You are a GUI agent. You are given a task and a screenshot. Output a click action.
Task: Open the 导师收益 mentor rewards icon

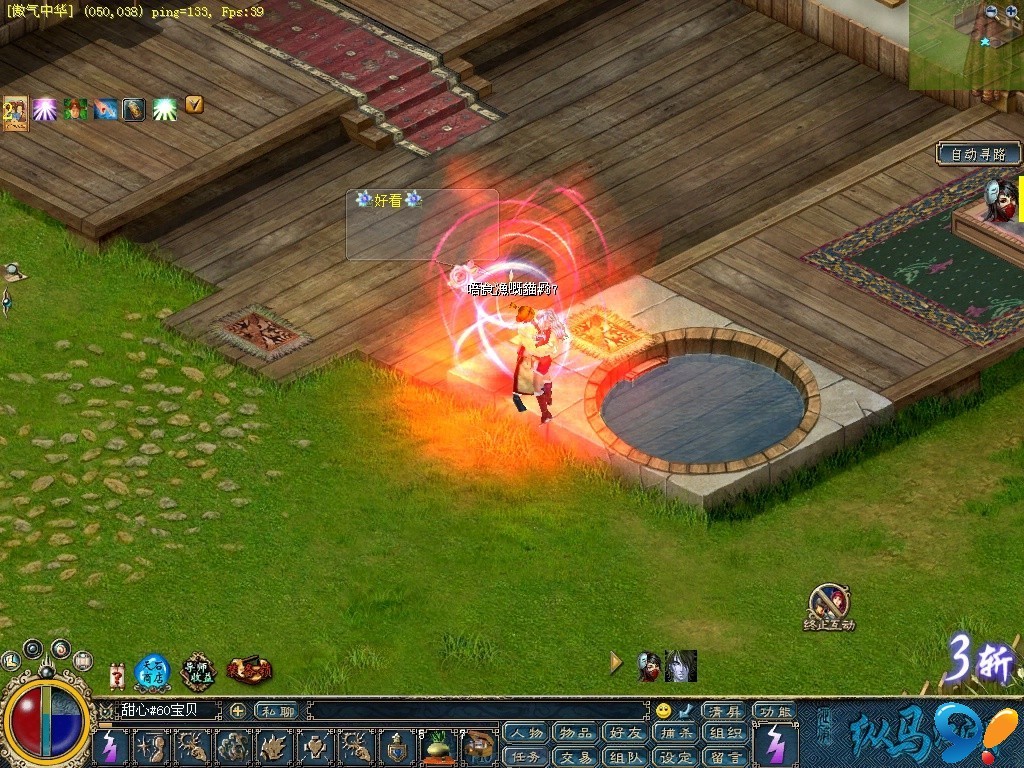tap(198, 672)
